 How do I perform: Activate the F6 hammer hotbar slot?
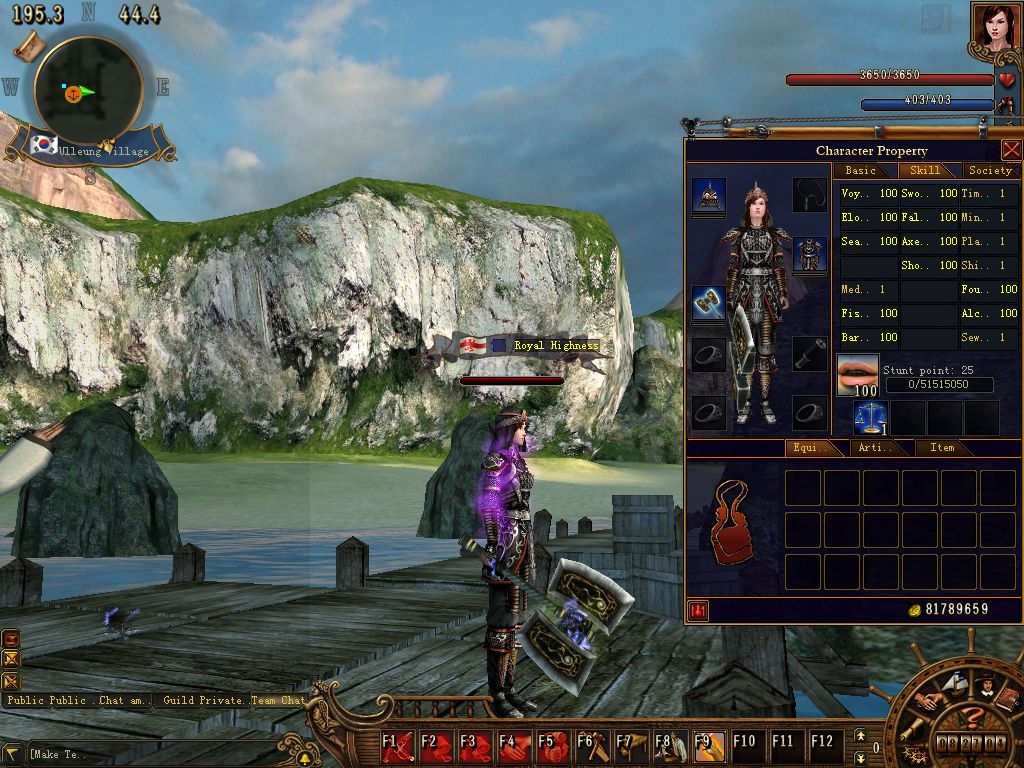click(x=592, y=746)
